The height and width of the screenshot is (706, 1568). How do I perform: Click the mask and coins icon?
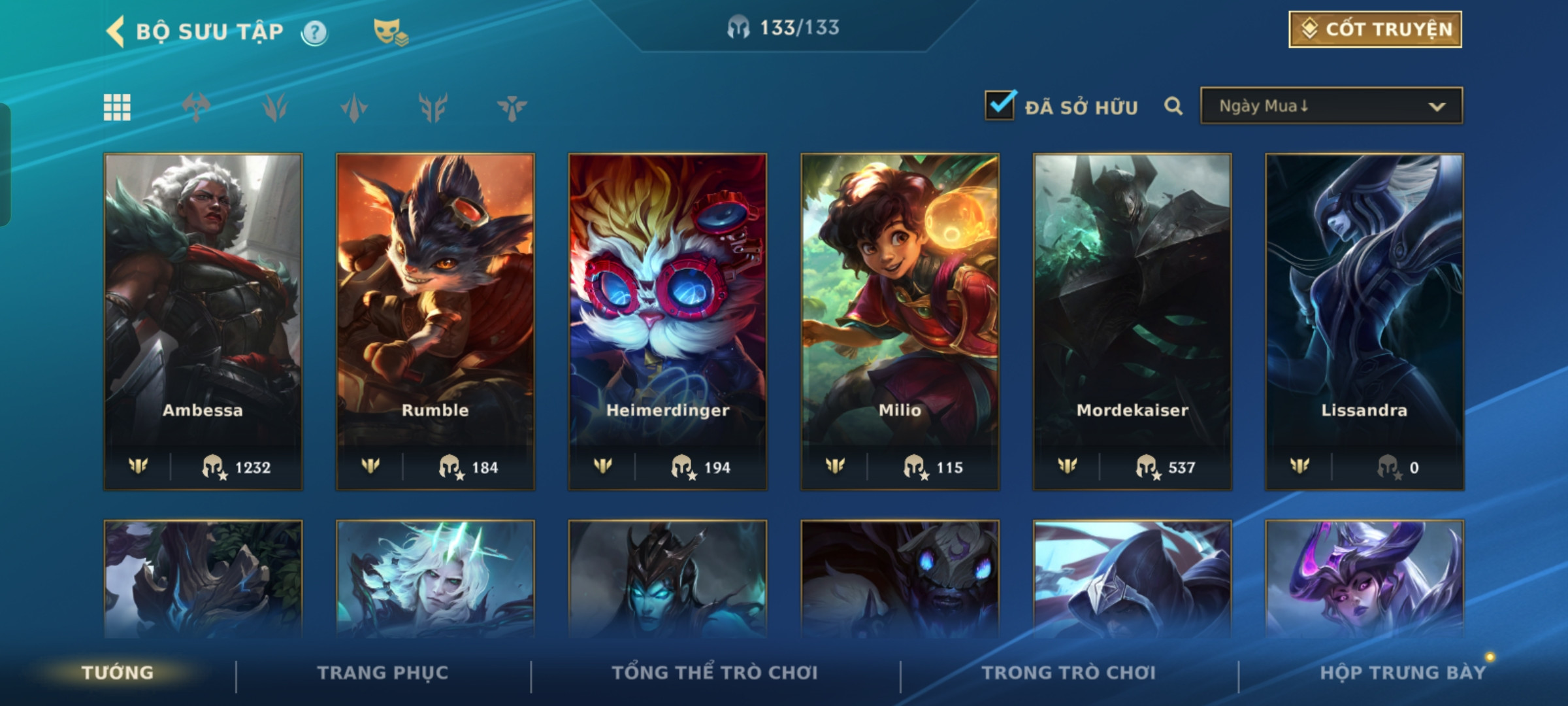pyautogui.click(x=390, y=31)
